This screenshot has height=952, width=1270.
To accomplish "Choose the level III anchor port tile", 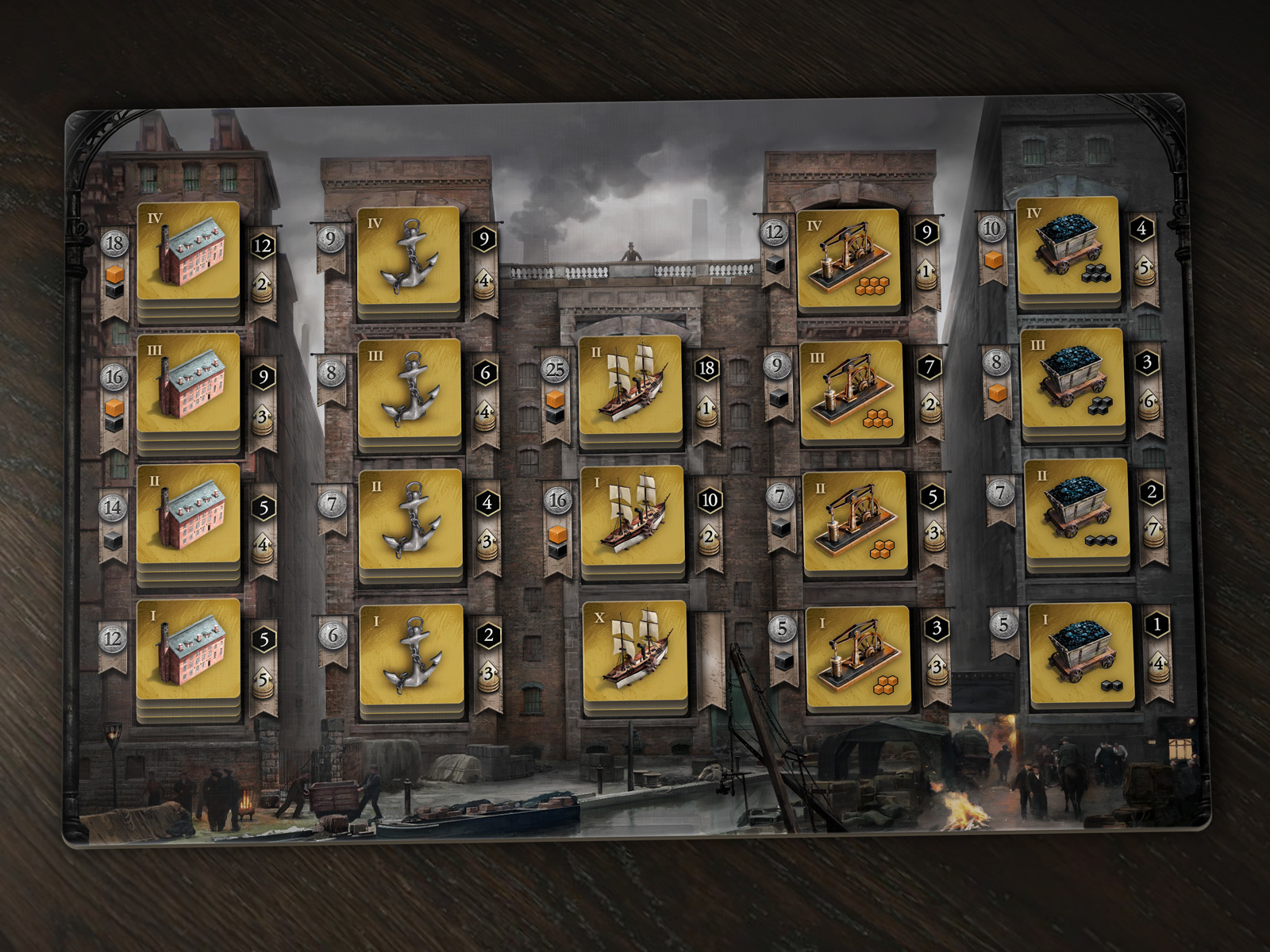I will 410,389.
